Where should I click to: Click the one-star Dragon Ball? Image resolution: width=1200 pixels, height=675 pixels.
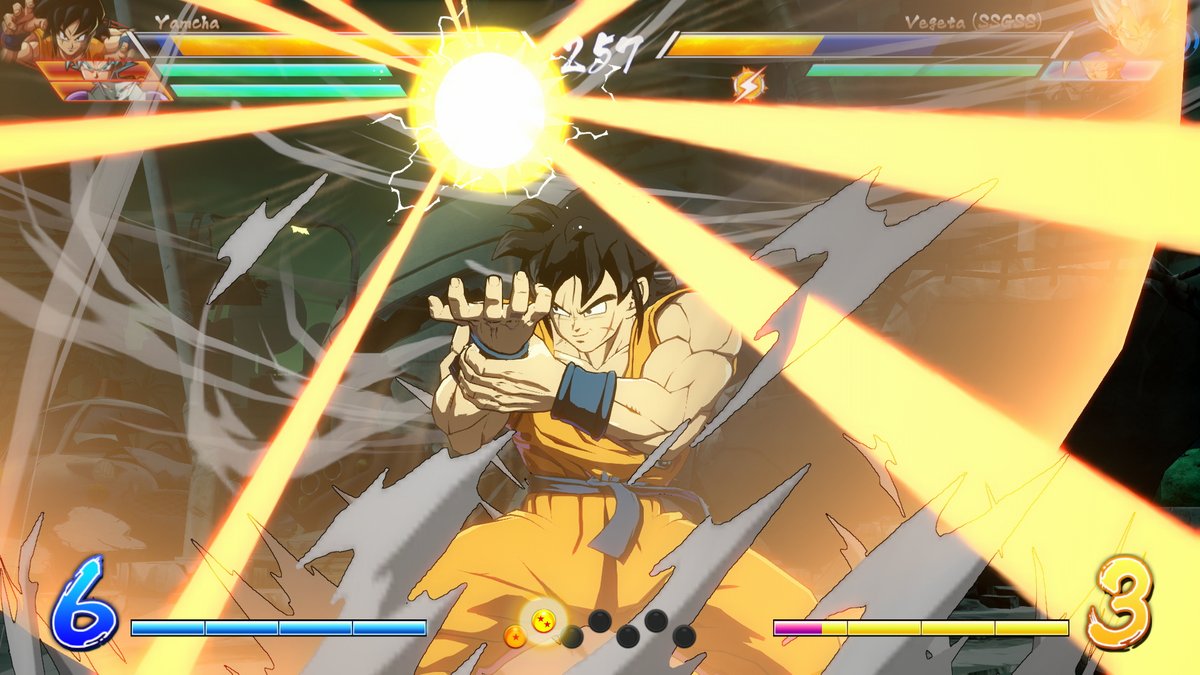(x=515, y=636)
